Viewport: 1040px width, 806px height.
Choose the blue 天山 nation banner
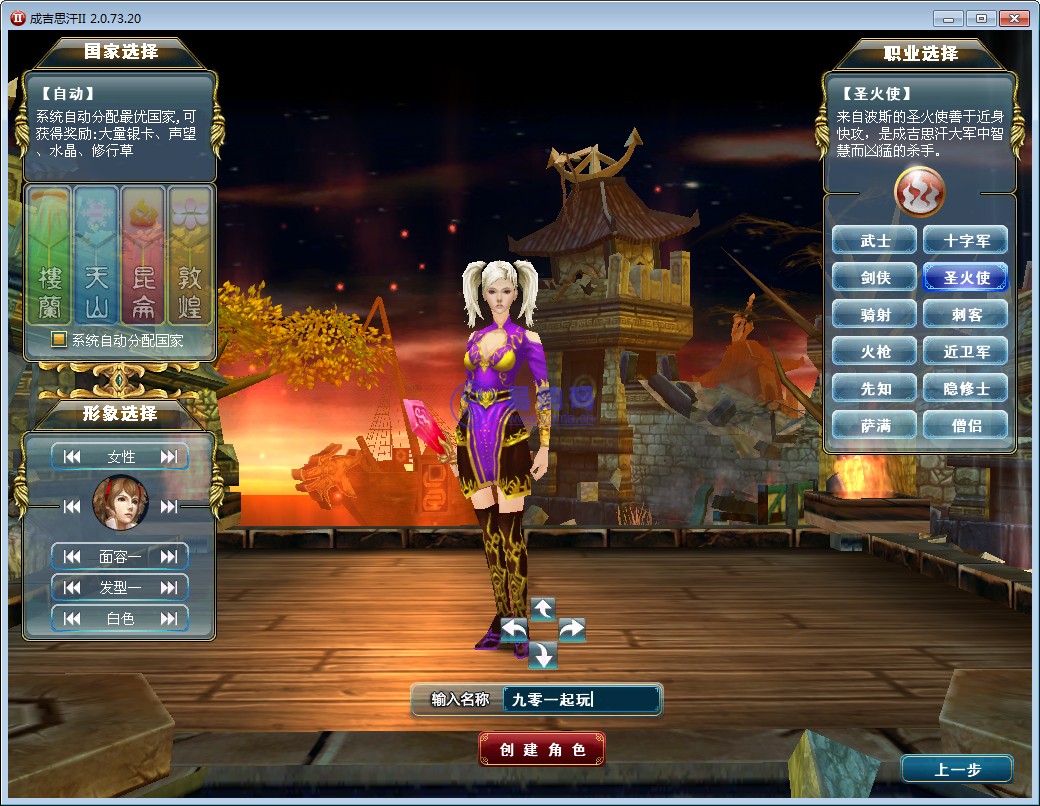click(97, 256)
